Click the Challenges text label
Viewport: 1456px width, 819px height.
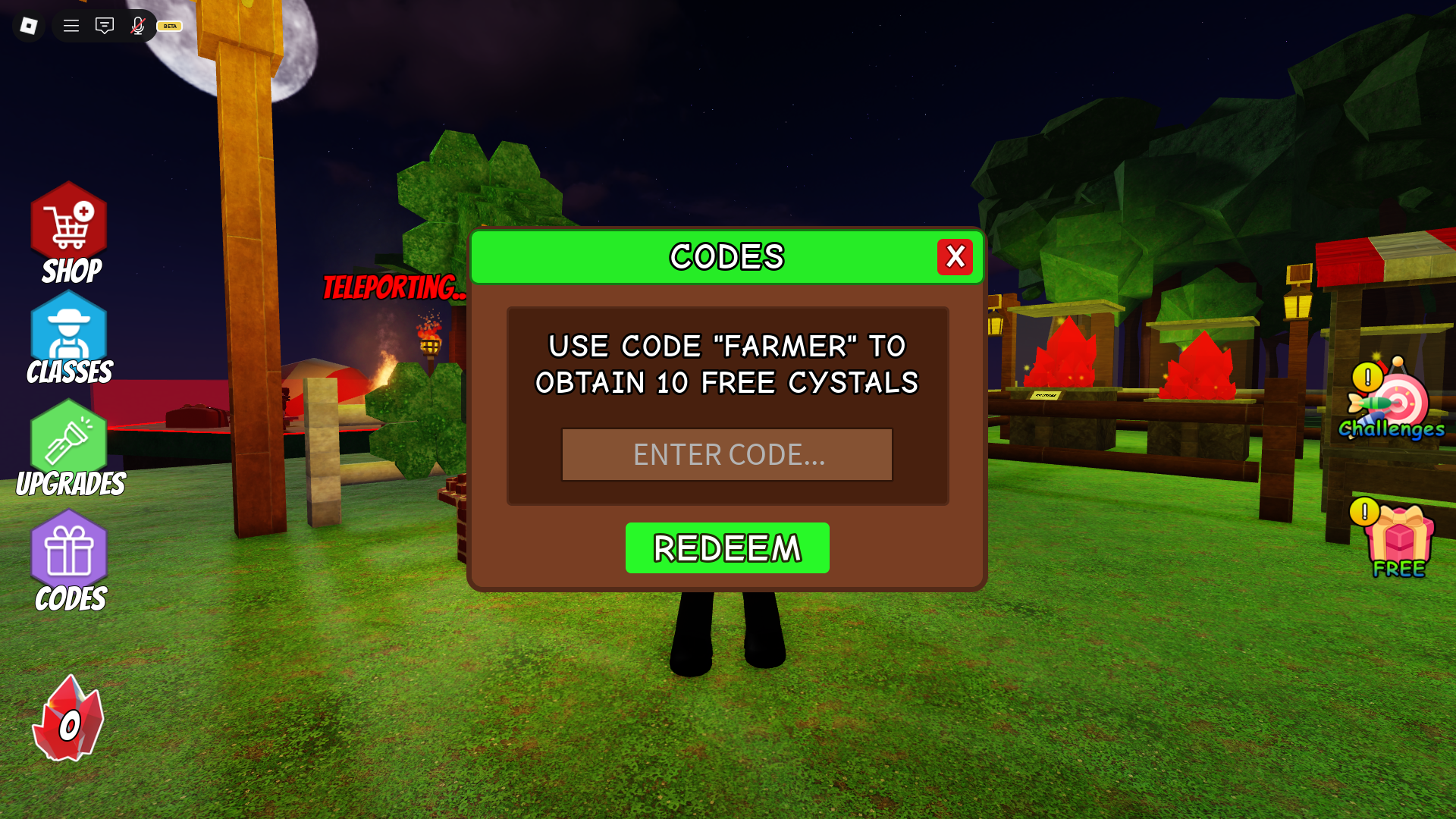point(1390,429)
